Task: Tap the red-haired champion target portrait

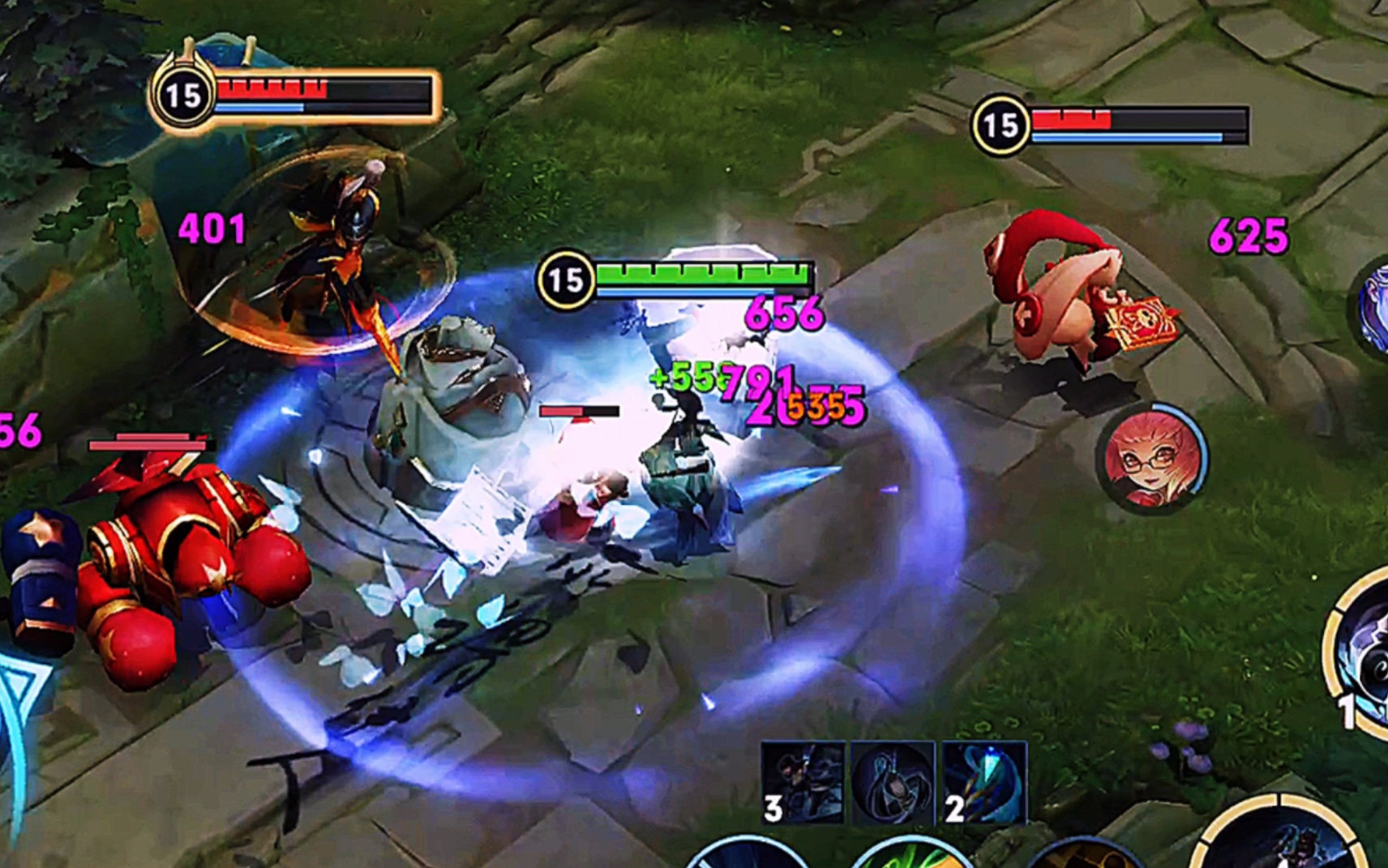Action: (1151, 460)
